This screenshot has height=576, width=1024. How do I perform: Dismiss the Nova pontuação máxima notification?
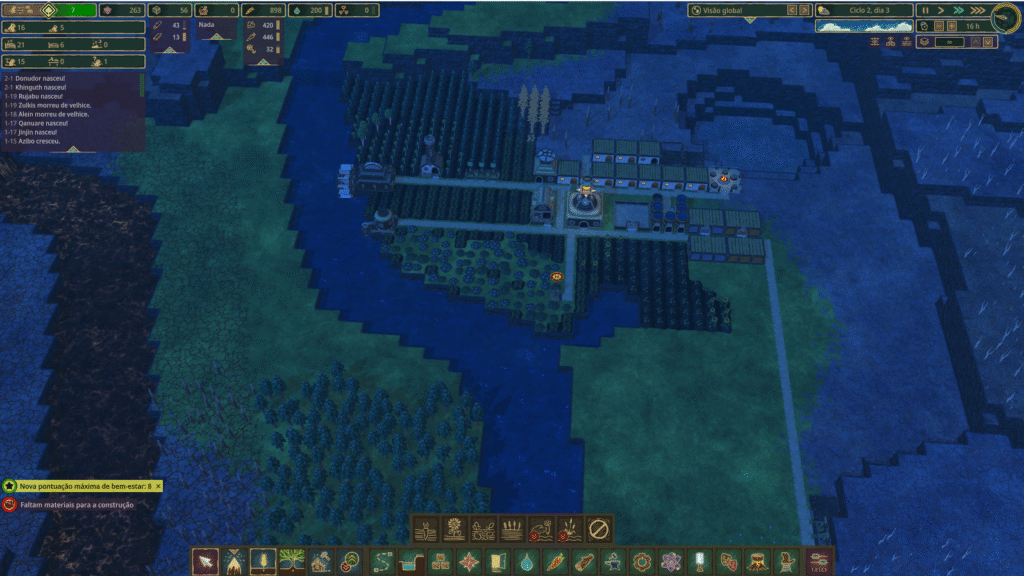tap(158, 485)
